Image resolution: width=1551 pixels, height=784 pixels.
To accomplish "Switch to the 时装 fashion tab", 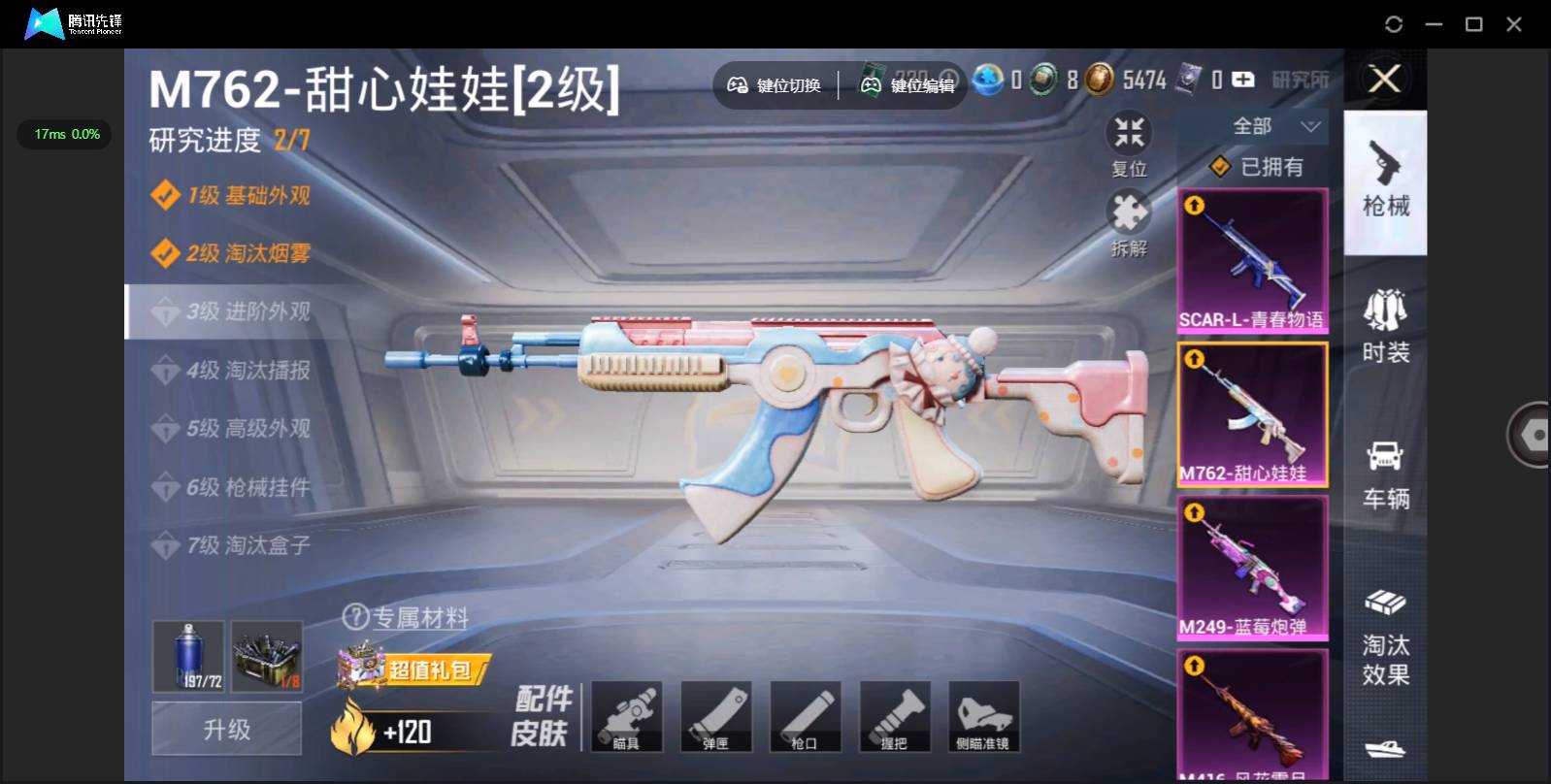I will (x=1385, y=325).
